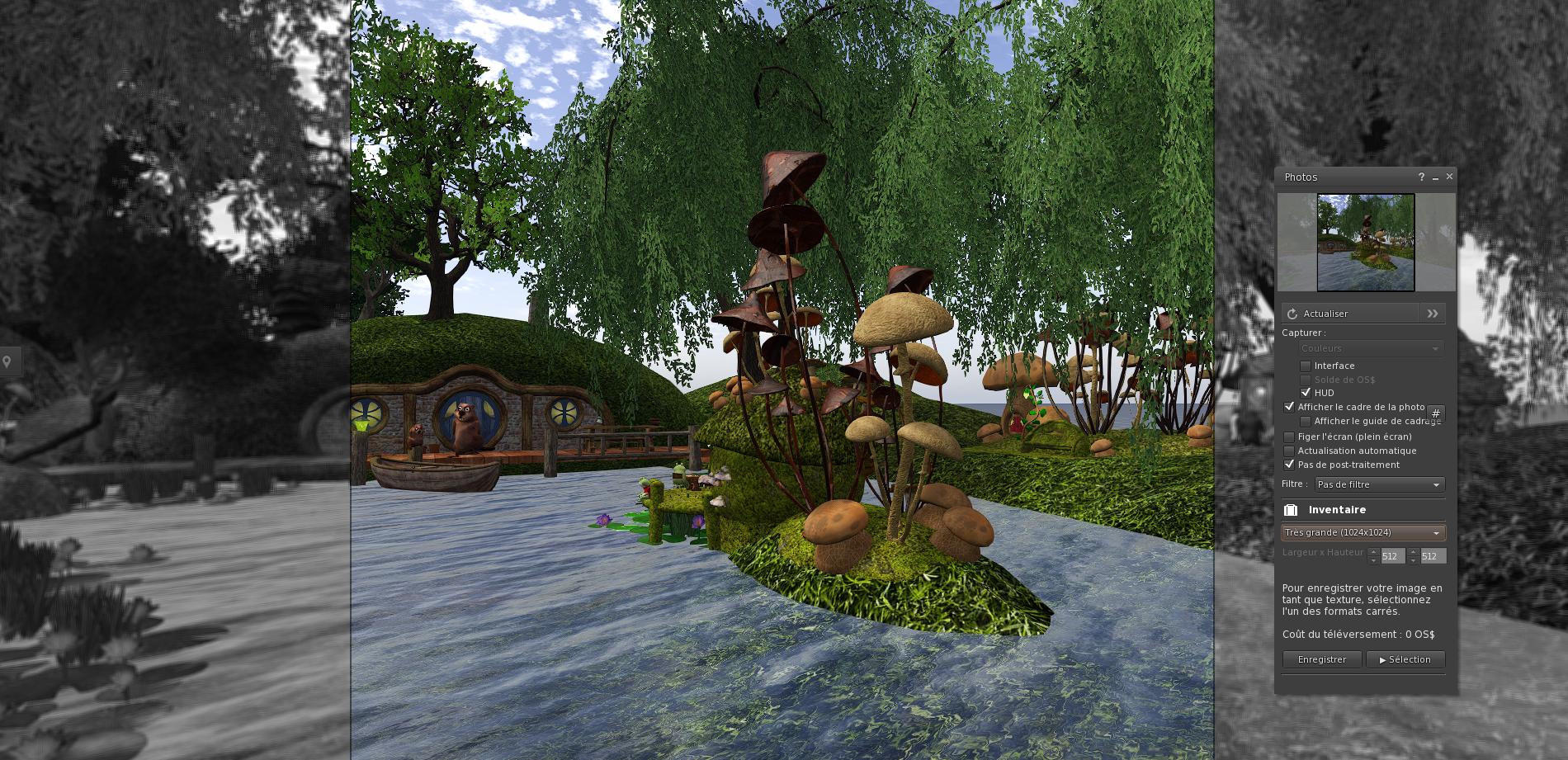Click the hash grid button
Screen dimensions: 1568x760
(x=1436, y=414)
